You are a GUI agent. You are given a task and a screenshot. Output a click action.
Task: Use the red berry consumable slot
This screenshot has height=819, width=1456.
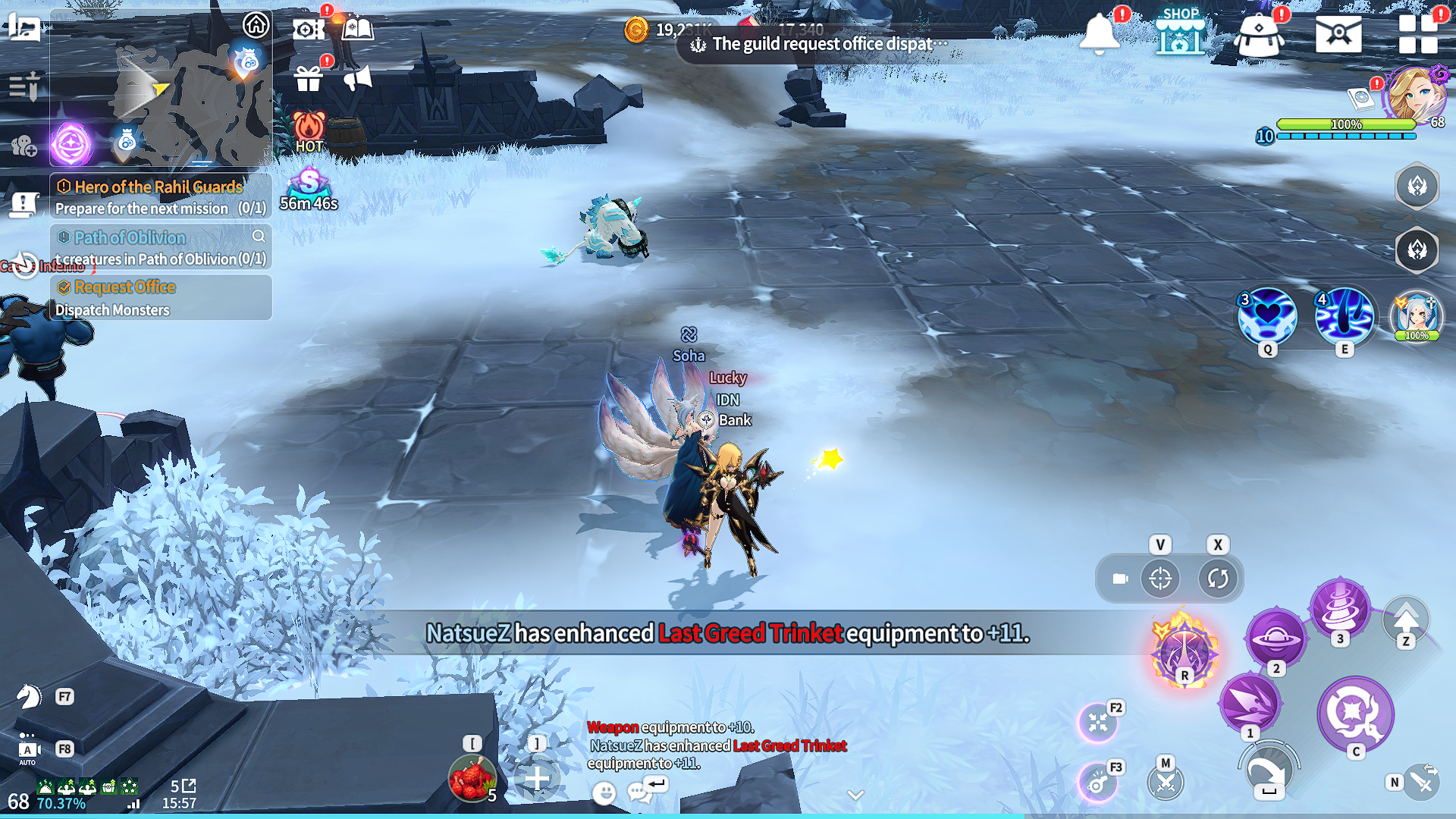click(x=472, y=779)
